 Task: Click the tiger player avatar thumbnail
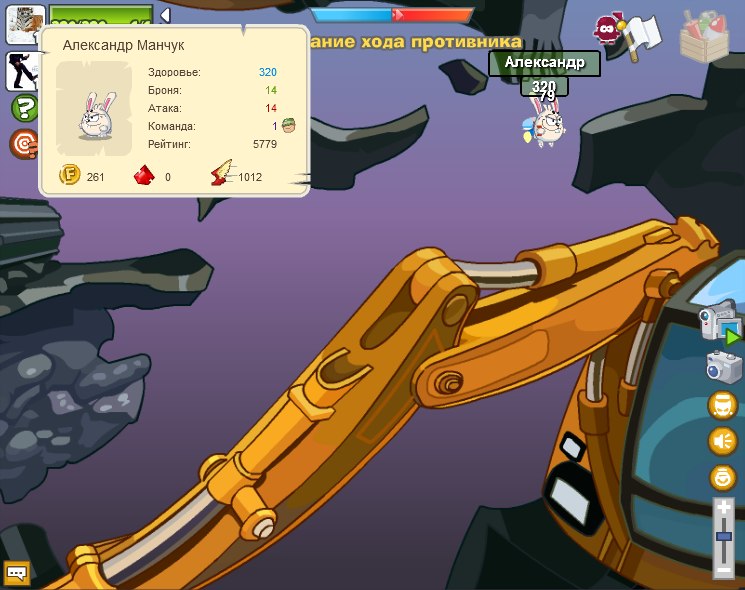pyautogui.click(x=25, y=24)
